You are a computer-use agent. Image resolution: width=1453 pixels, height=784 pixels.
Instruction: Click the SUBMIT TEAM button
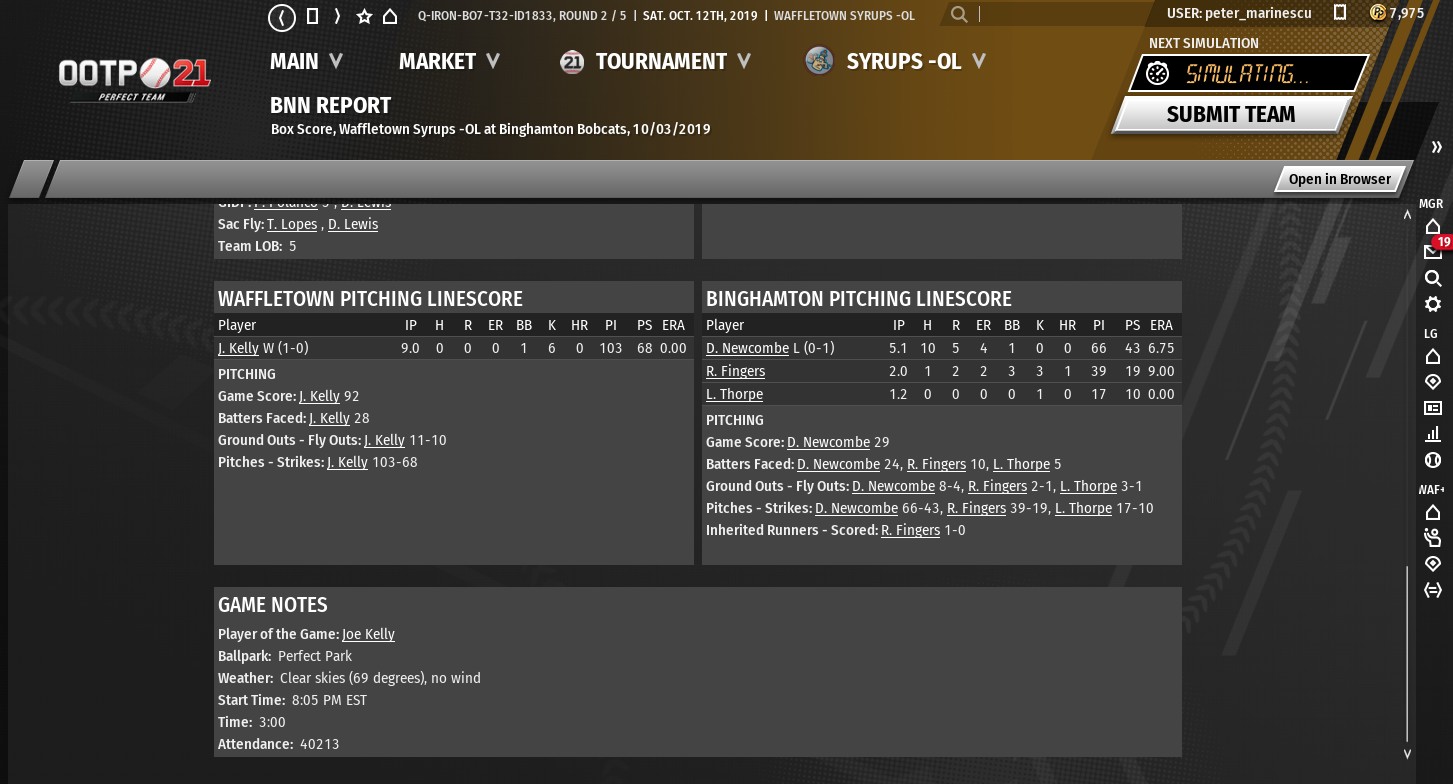click(x=1230, y=114)
